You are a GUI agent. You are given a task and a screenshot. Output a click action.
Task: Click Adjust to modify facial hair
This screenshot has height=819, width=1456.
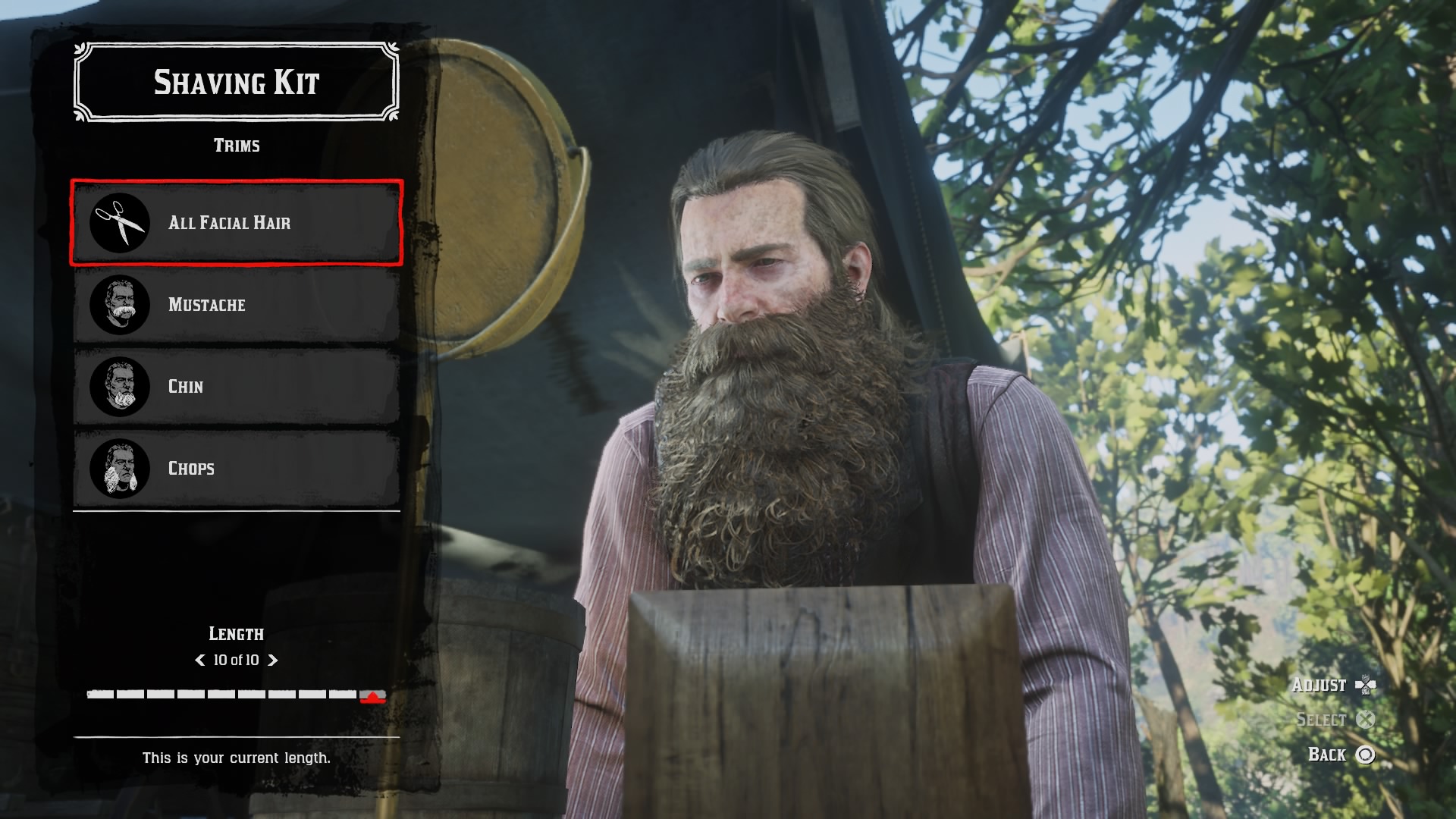(x=1319, y=685)
